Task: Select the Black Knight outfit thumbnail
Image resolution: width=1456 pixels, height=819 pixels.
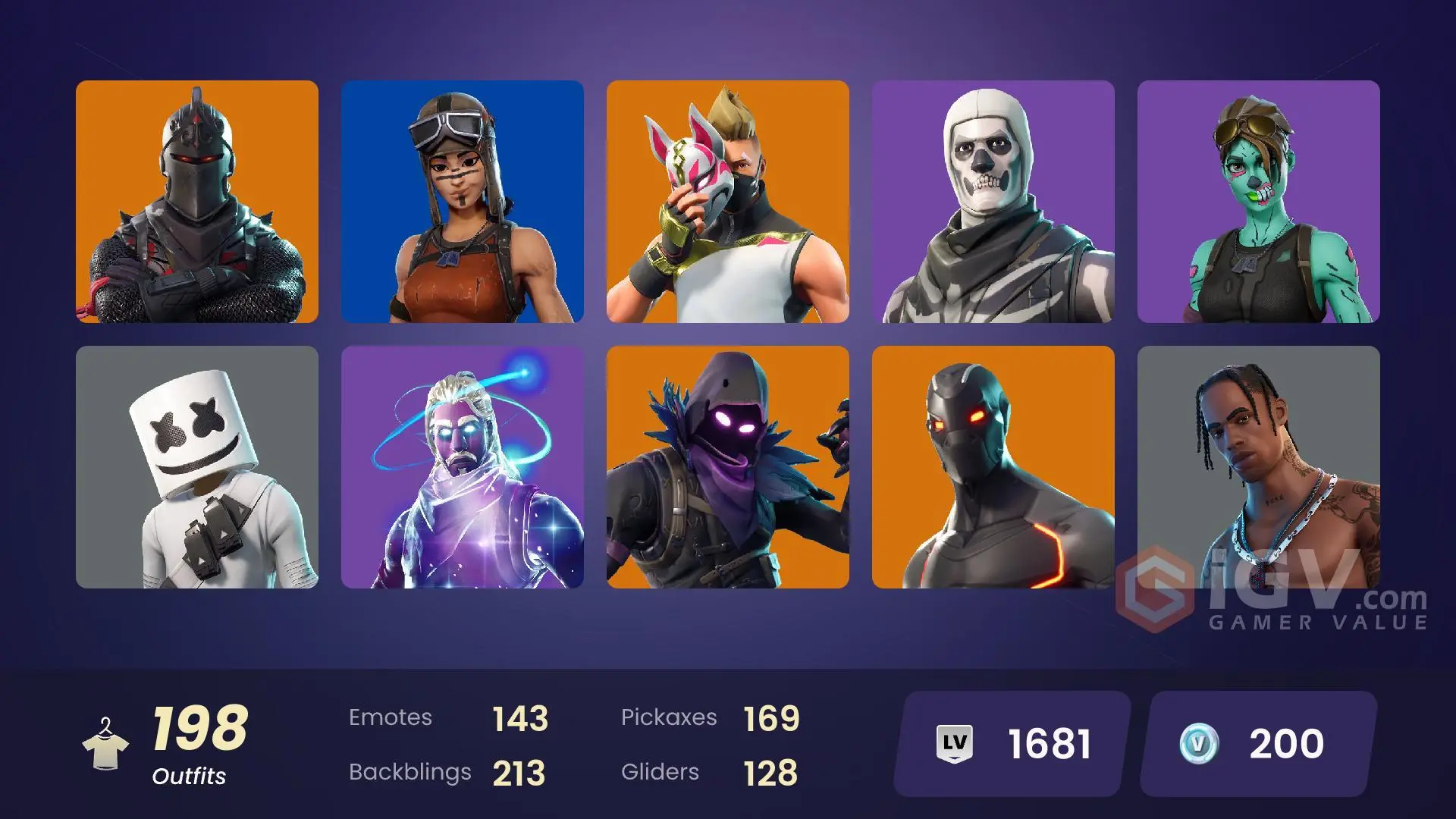Action: coord(197,201)
